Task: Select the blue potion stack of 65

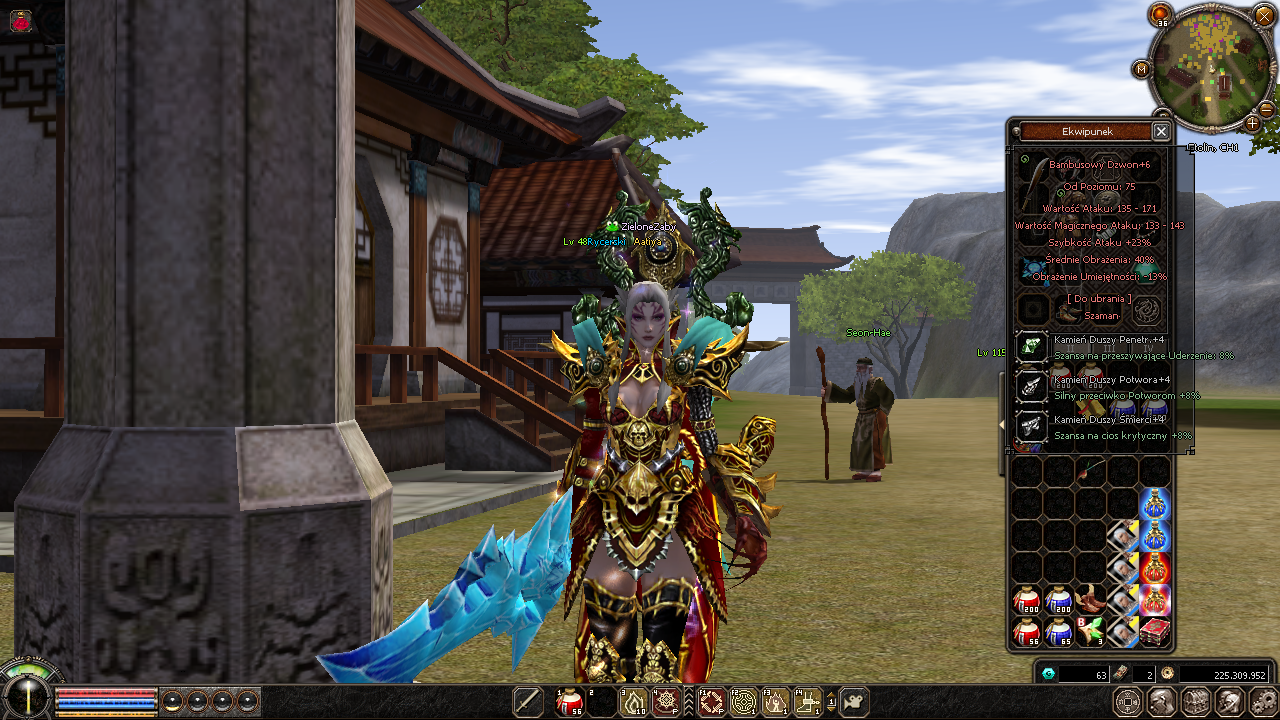Action: (x=1059, y=631)
